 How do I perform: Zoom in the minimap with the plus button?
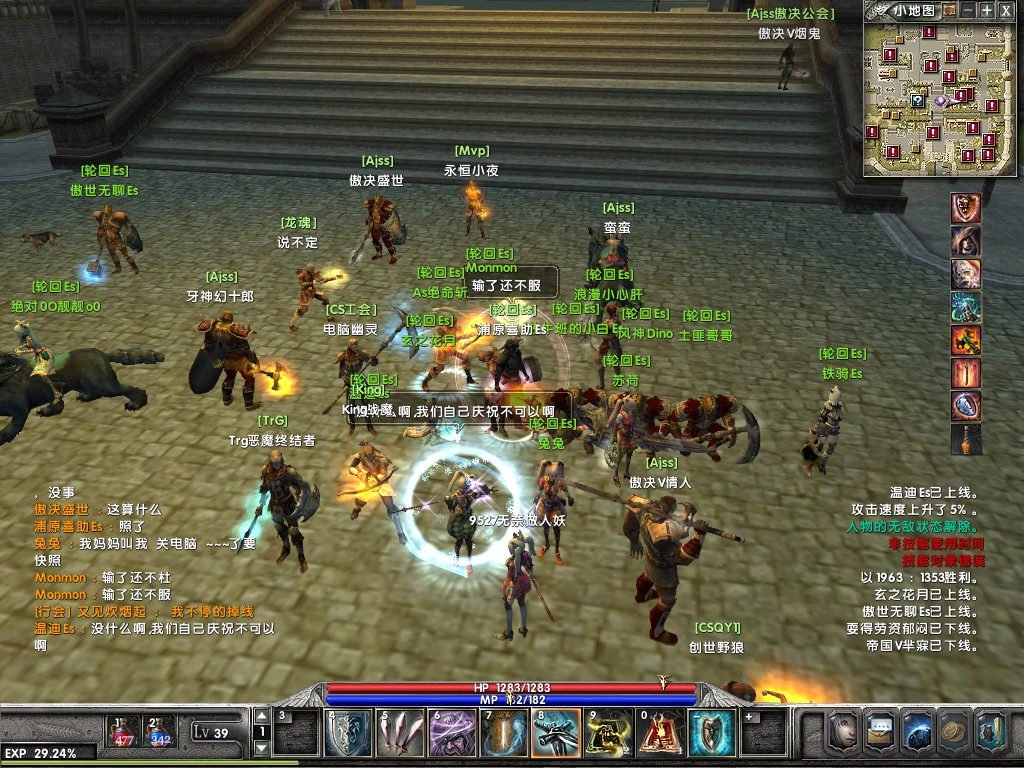[x=987, y=10]
